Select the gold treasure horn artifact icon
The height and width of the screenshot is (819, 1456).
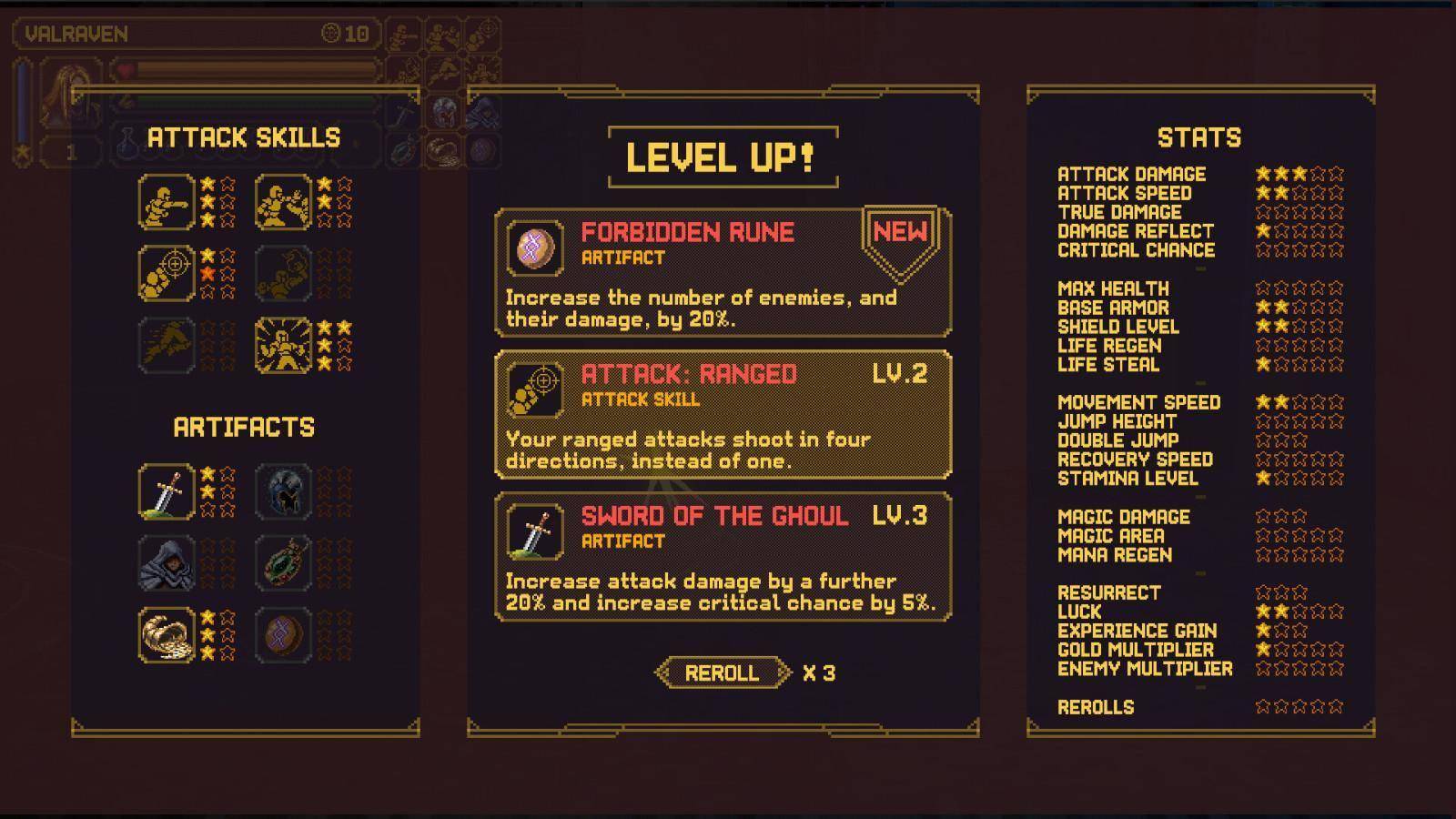click(167, 634)
